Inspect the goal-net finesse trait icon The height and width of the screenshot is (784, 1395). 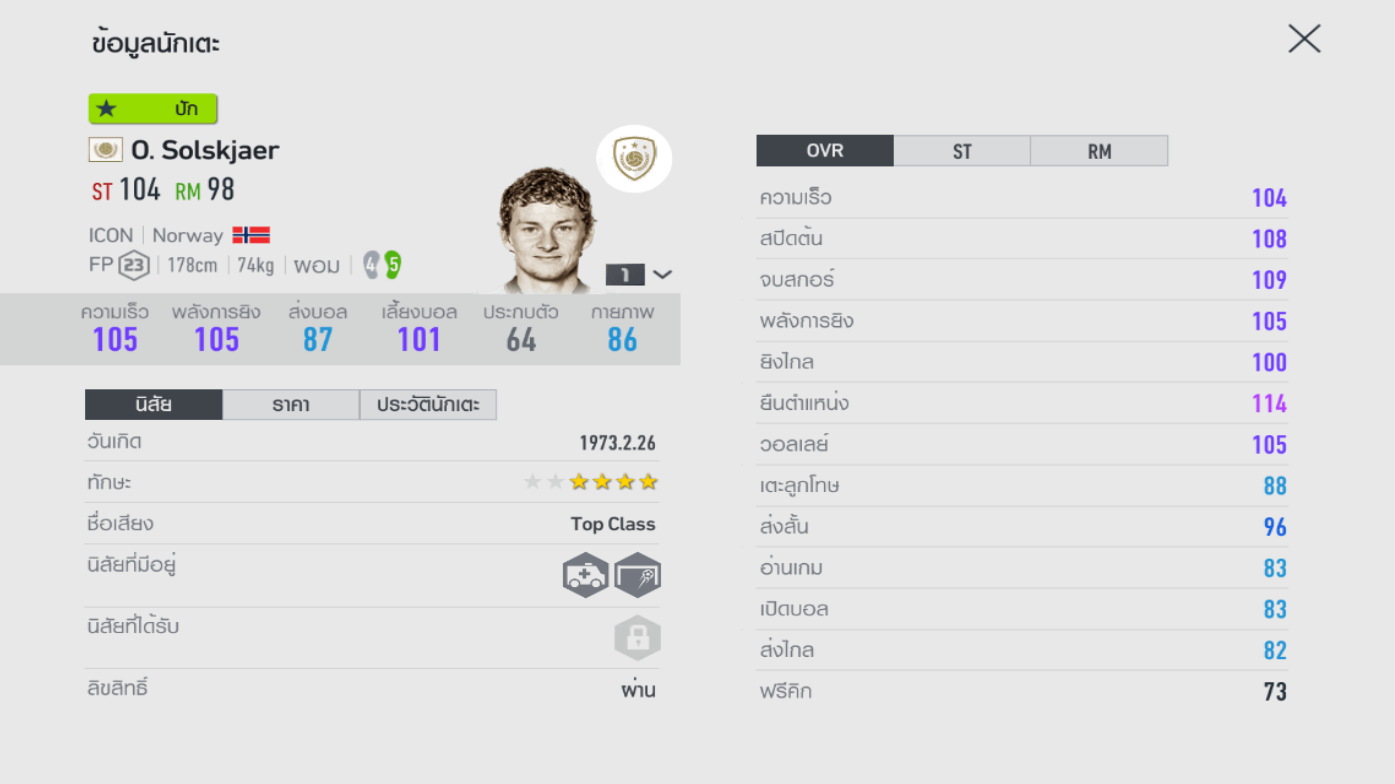[637, 575]
